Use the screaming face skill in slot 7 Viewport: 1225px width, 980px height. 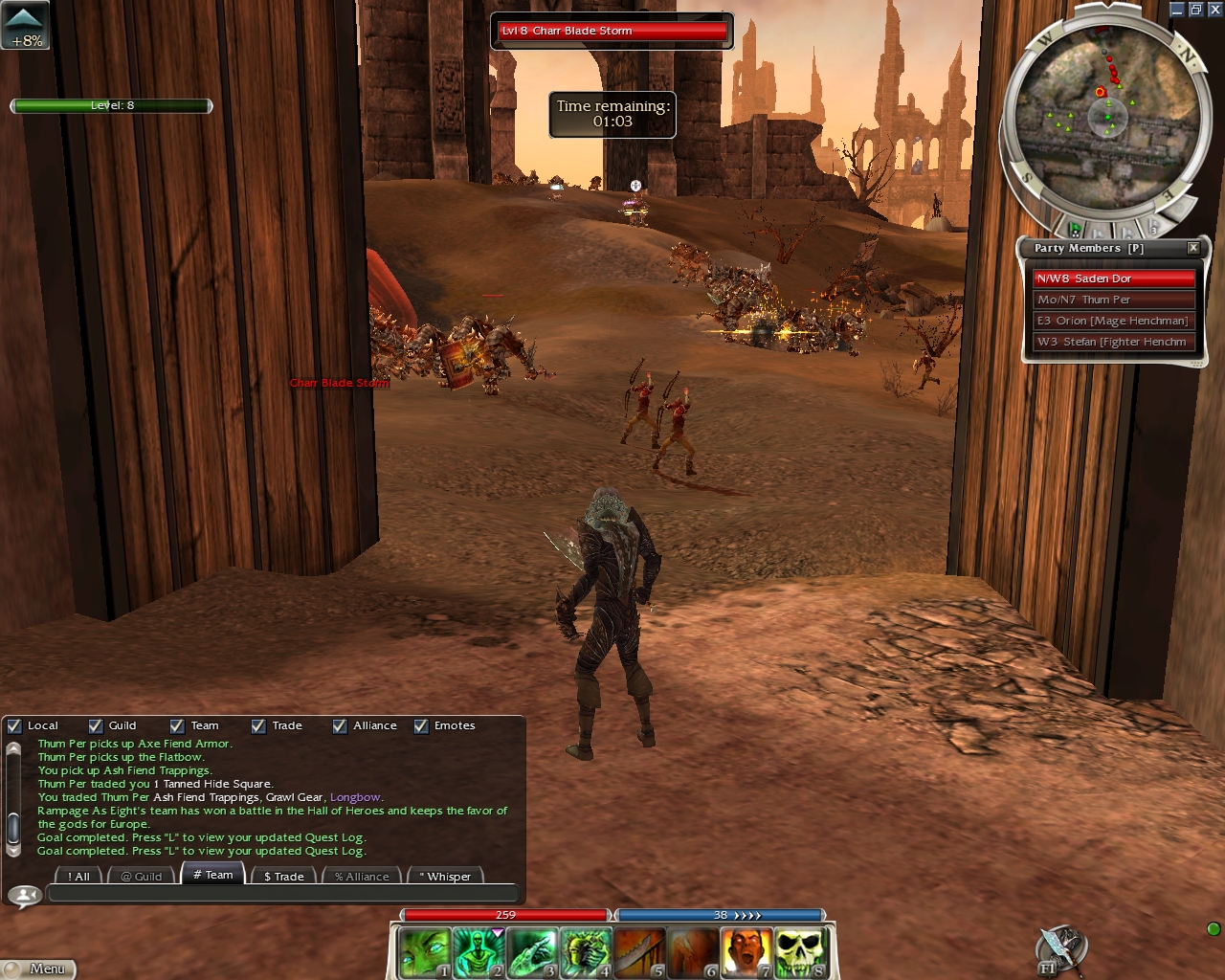[746, 952]
